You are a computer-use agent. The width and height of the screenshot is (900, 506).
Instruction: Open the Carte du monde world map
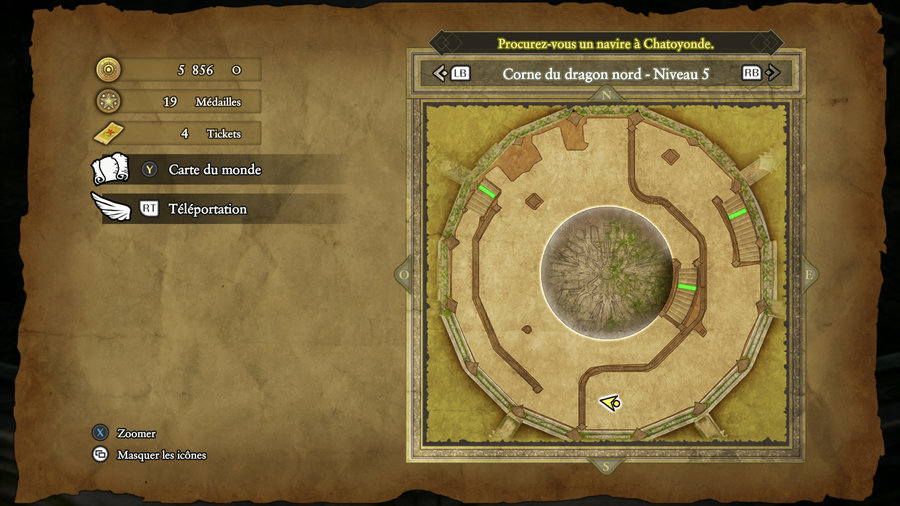[214, 170]
